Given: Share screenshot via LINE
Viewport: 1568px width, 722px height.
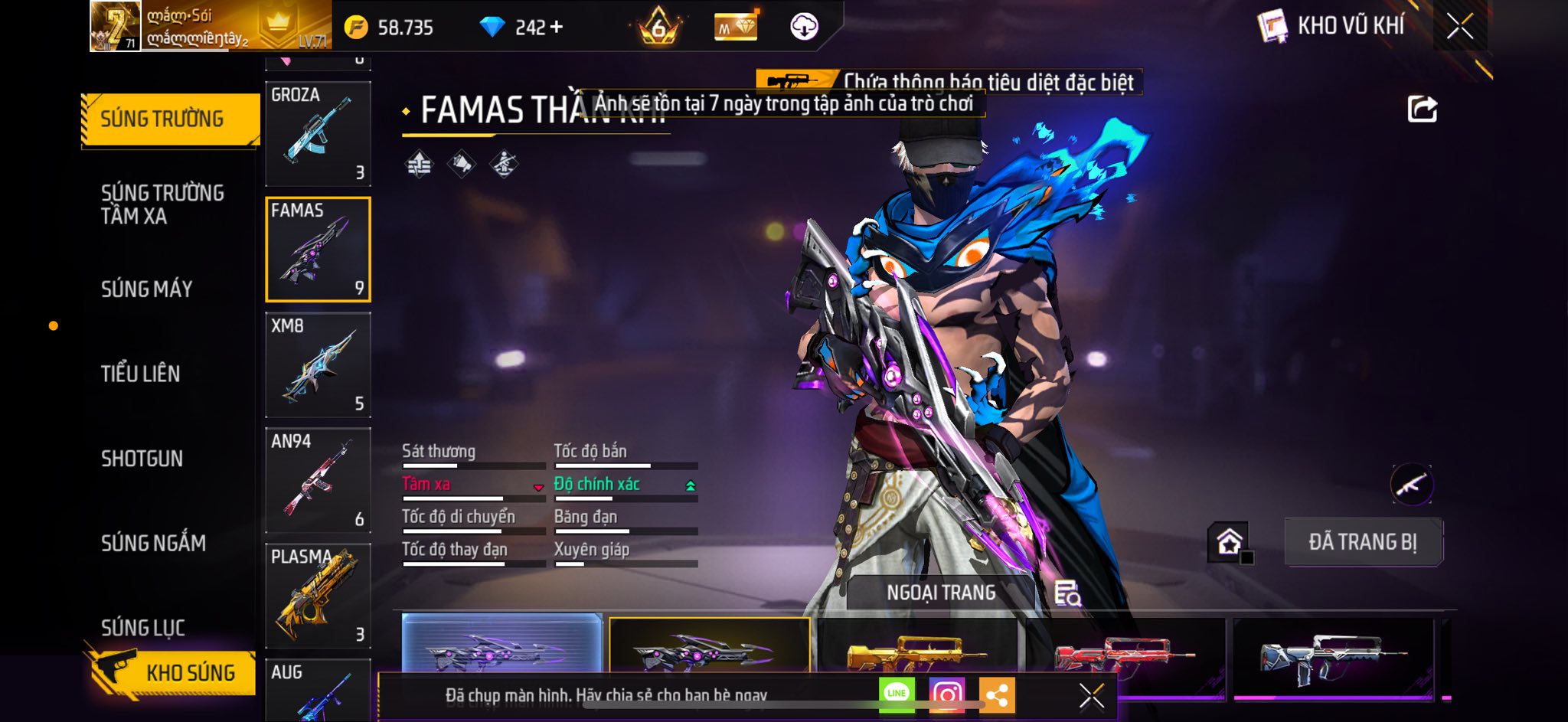Looking at the screenshot, I should pyautogui.click(x=897, y=694).
